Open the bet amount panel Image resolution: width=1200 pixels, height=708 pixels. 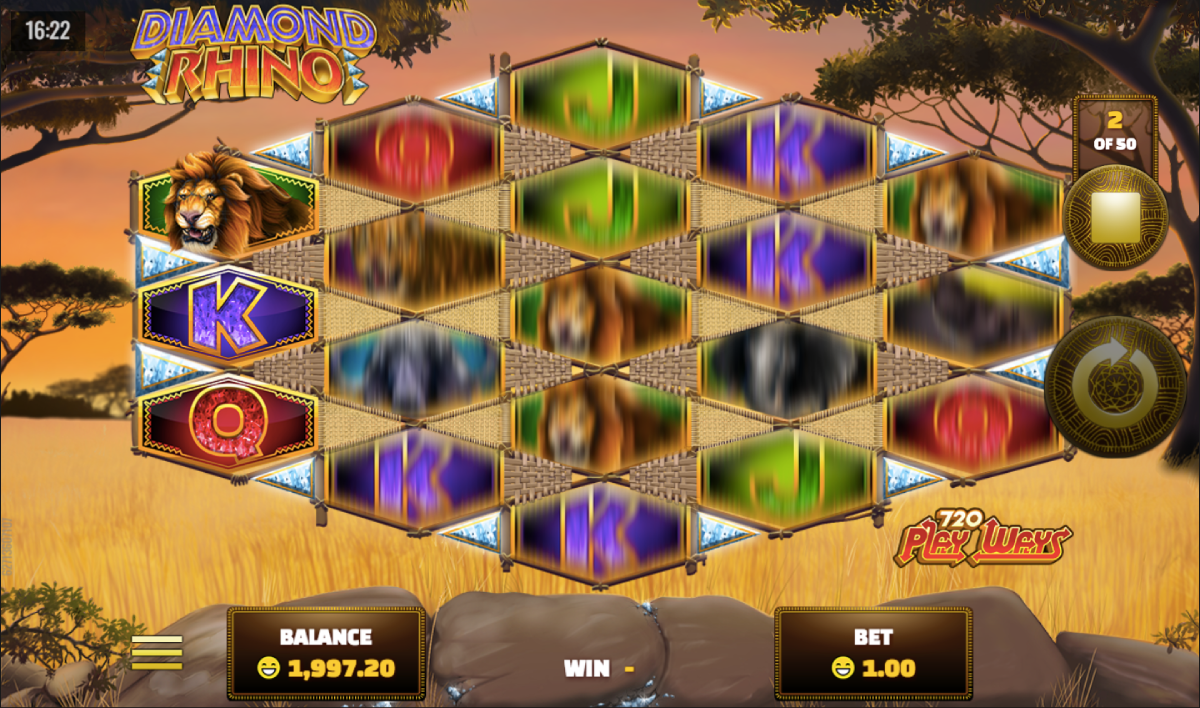pyautogui.click(x=872, y=652)
